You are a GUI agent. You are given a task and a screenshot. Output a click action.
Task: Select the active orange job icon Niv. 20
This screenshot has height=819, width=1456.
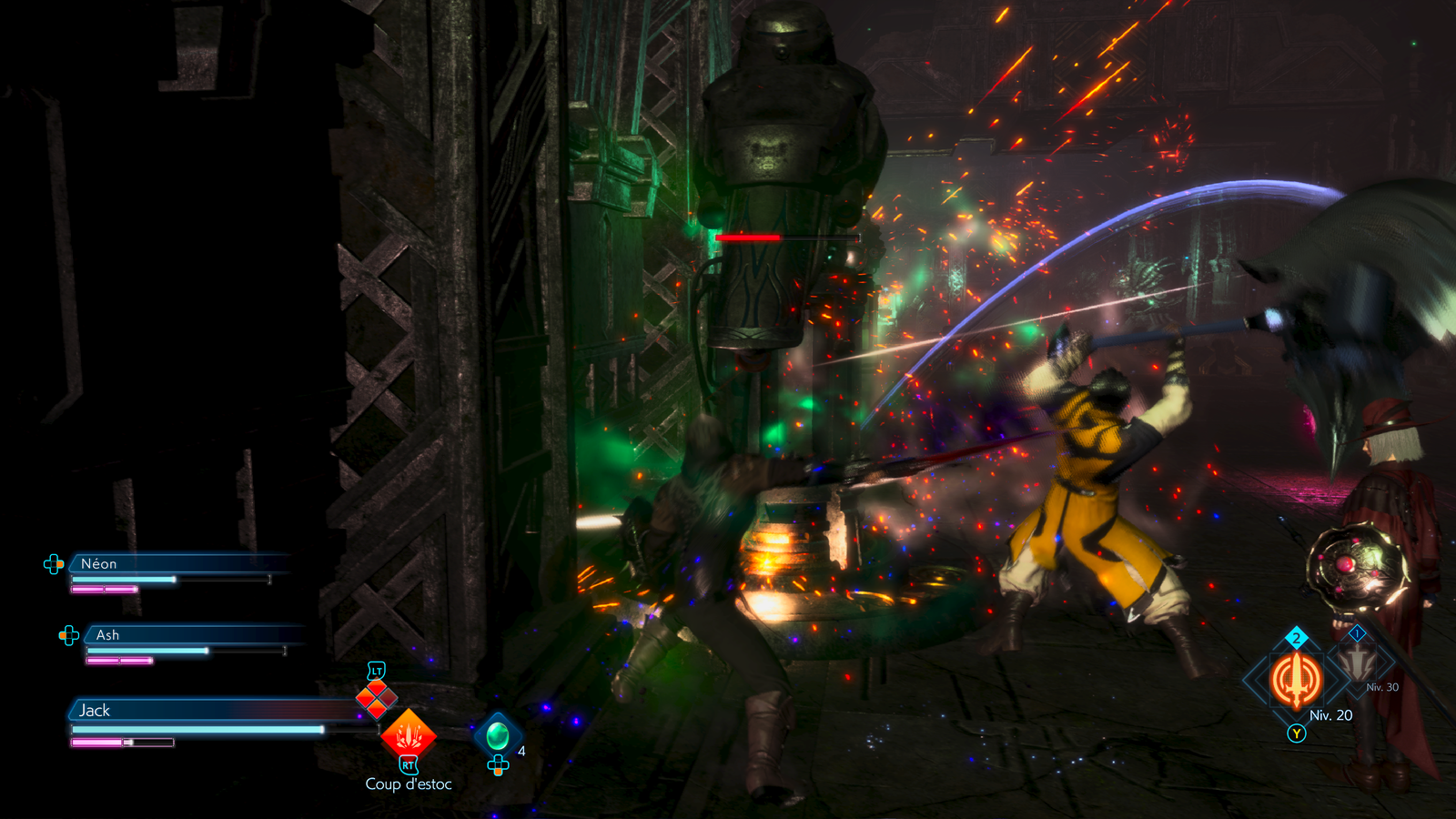pyautogui.click(x=1296, y=680)
